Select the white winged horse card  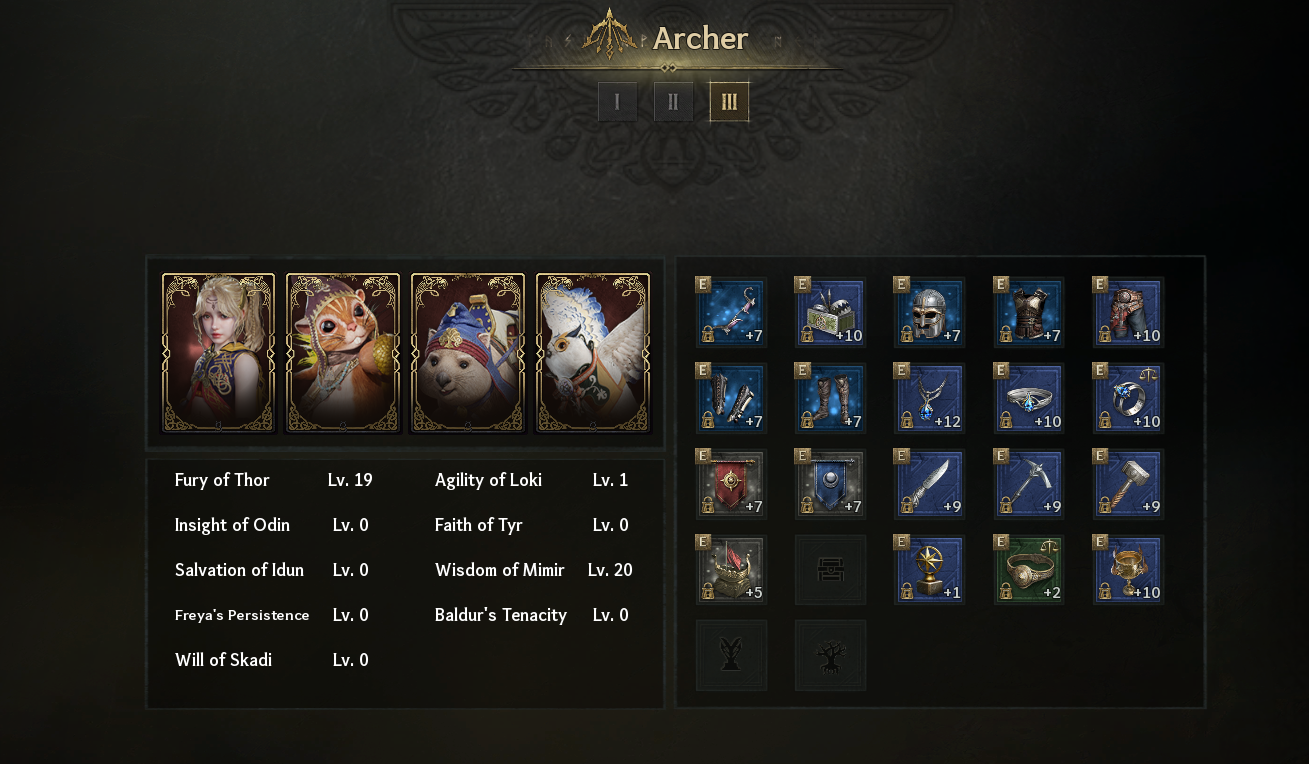[x=593, y=353]
